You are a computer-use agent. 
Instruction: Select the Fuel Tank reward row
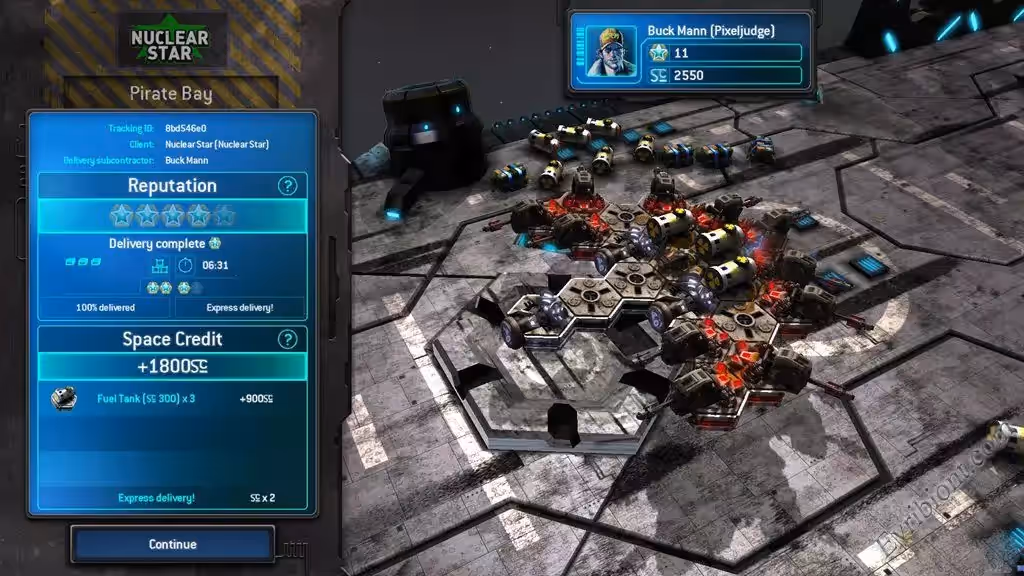pyautogui.click(x=172, y=399)
